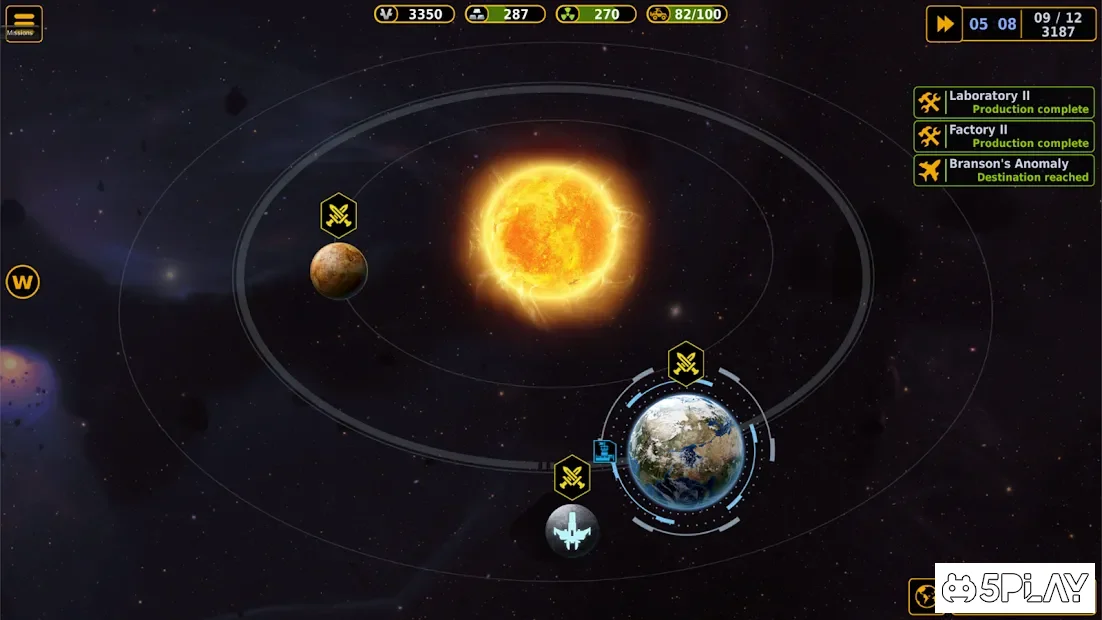Choose the crossed-swords marker above the spaceship
Viewport: 1102px width, 620px height.
[572, 477]
